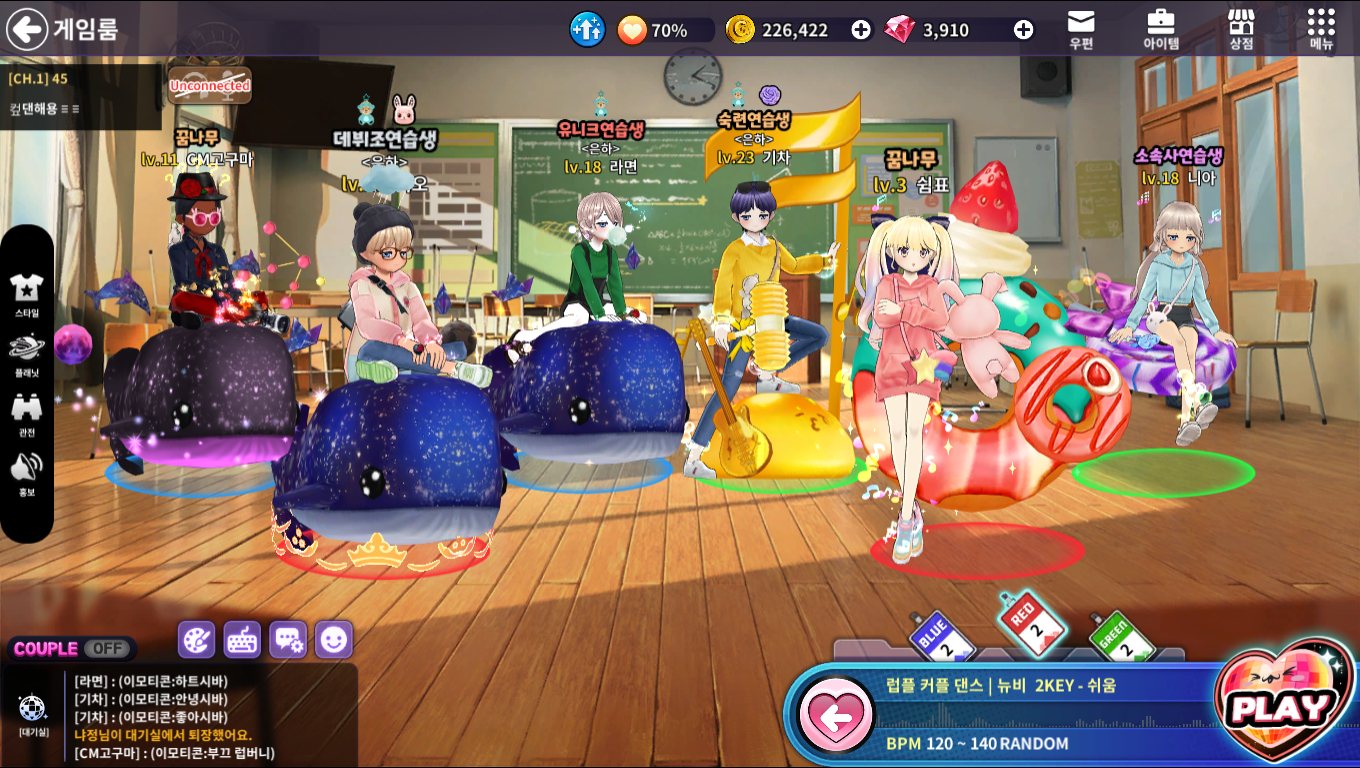Viewport: 1360px width, 768px height.
Task: Click the pink heart arrow beside the song
Action: [836, 716]
